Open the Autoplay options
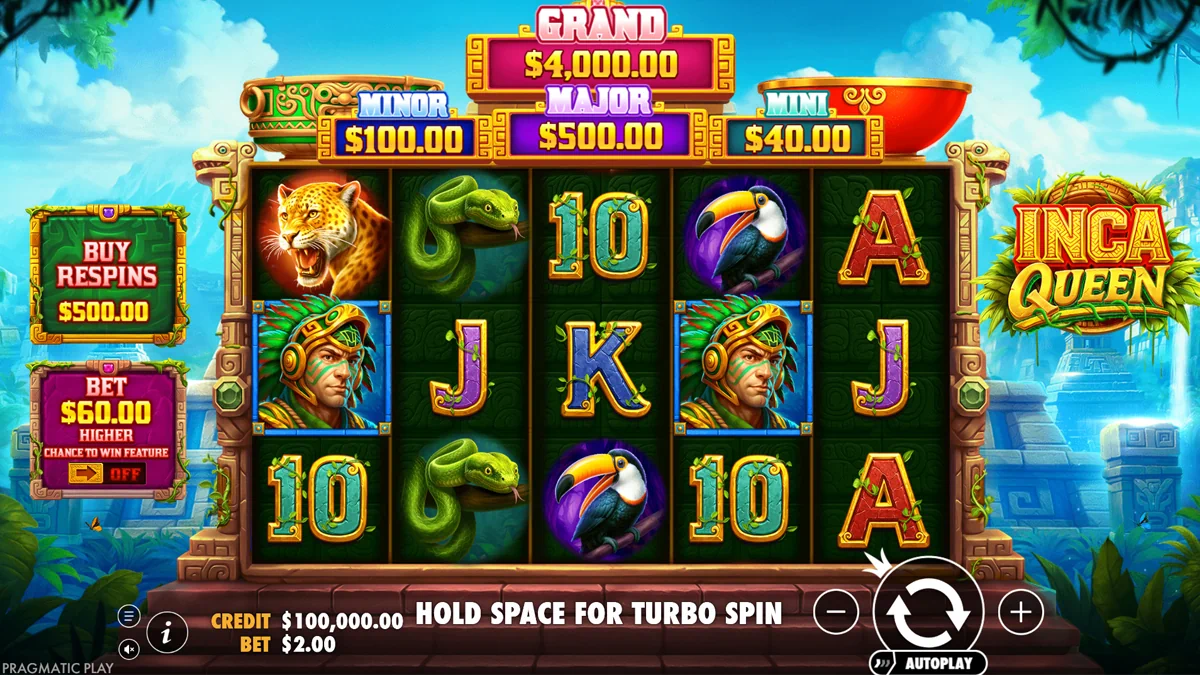 (x=936, y=662)
